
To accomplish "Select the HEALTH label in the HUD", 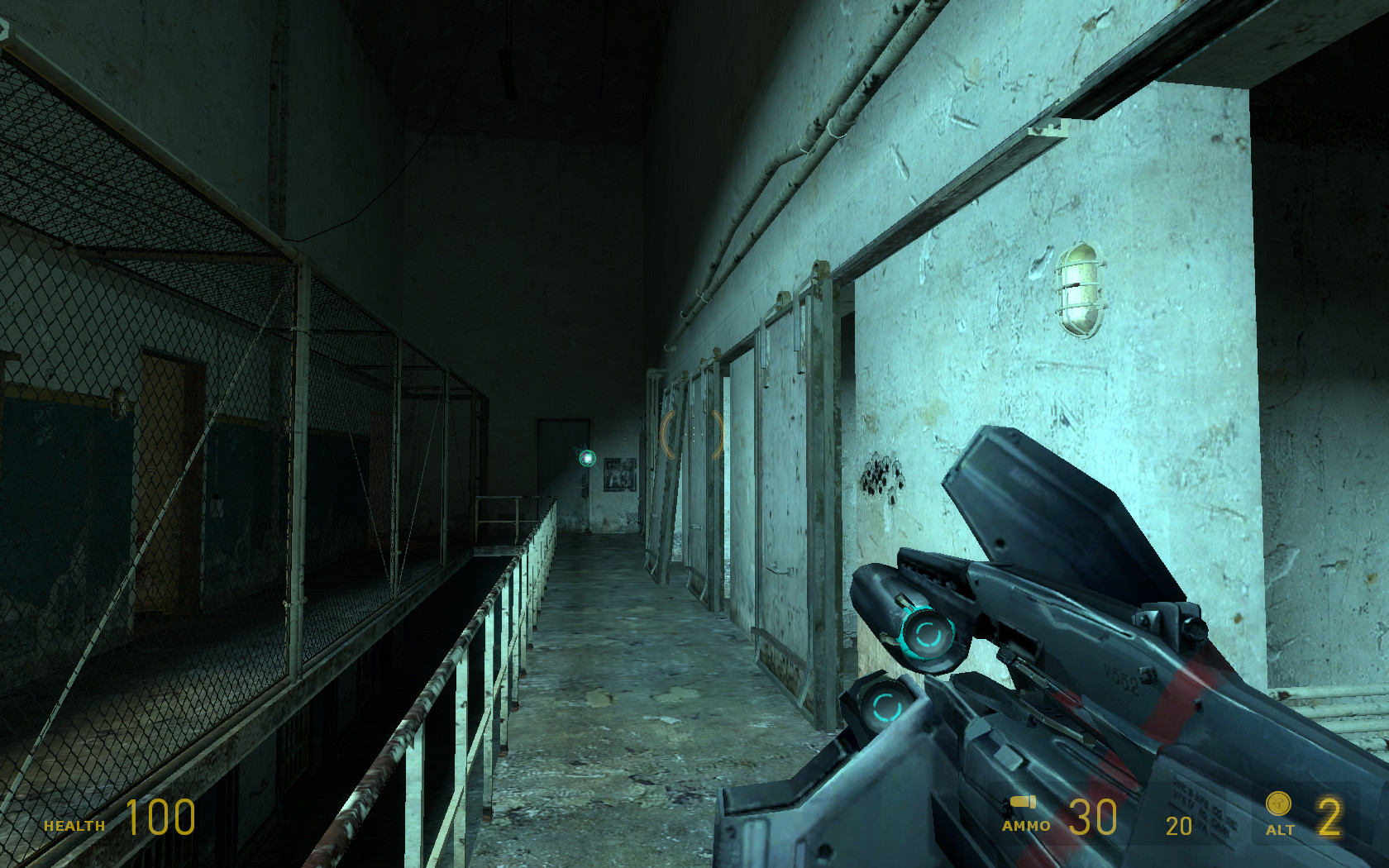I will coord(73,826).
